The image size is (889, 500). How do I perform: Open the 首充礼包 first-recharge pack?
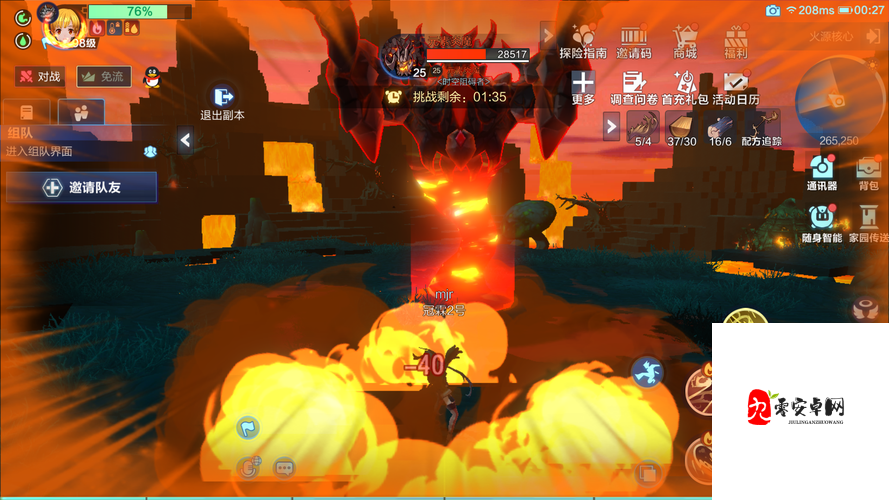point(685,88)
